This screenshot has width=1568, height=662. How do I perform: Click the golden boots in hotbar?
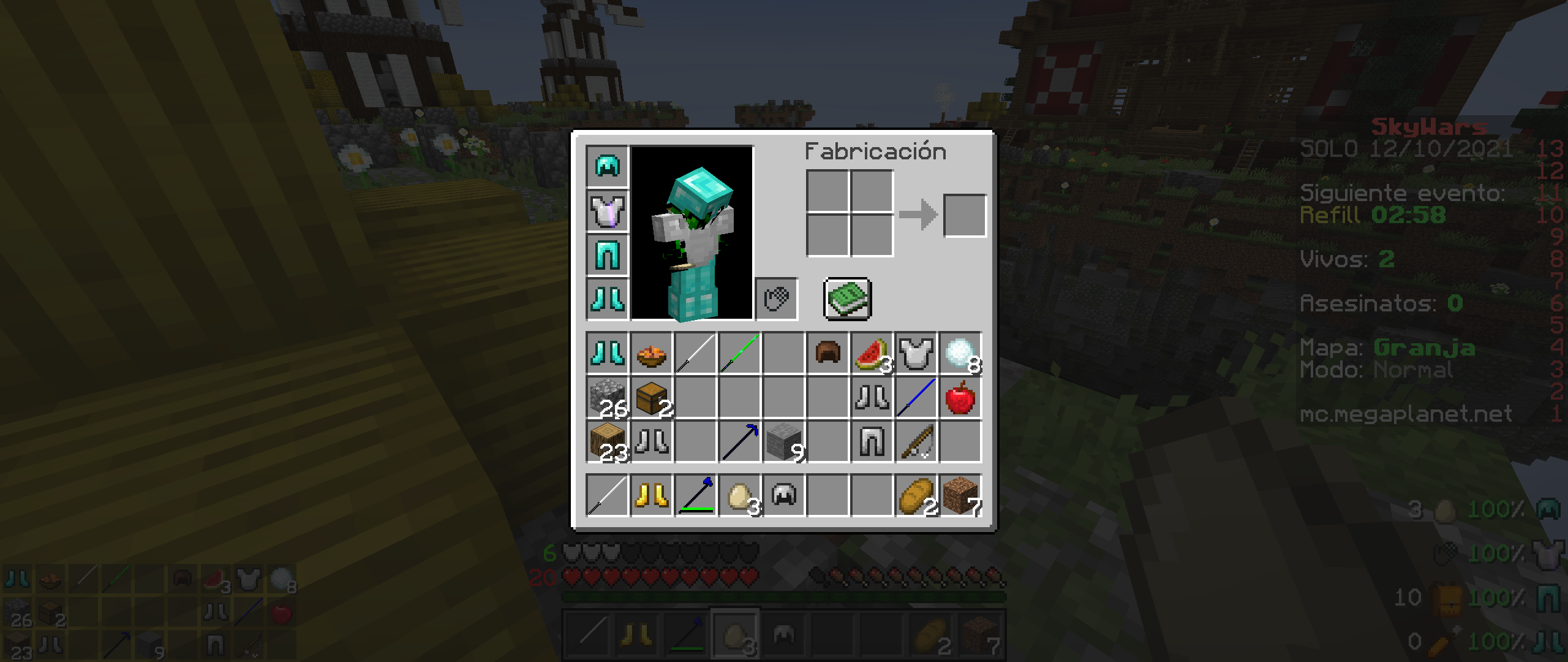651,495
